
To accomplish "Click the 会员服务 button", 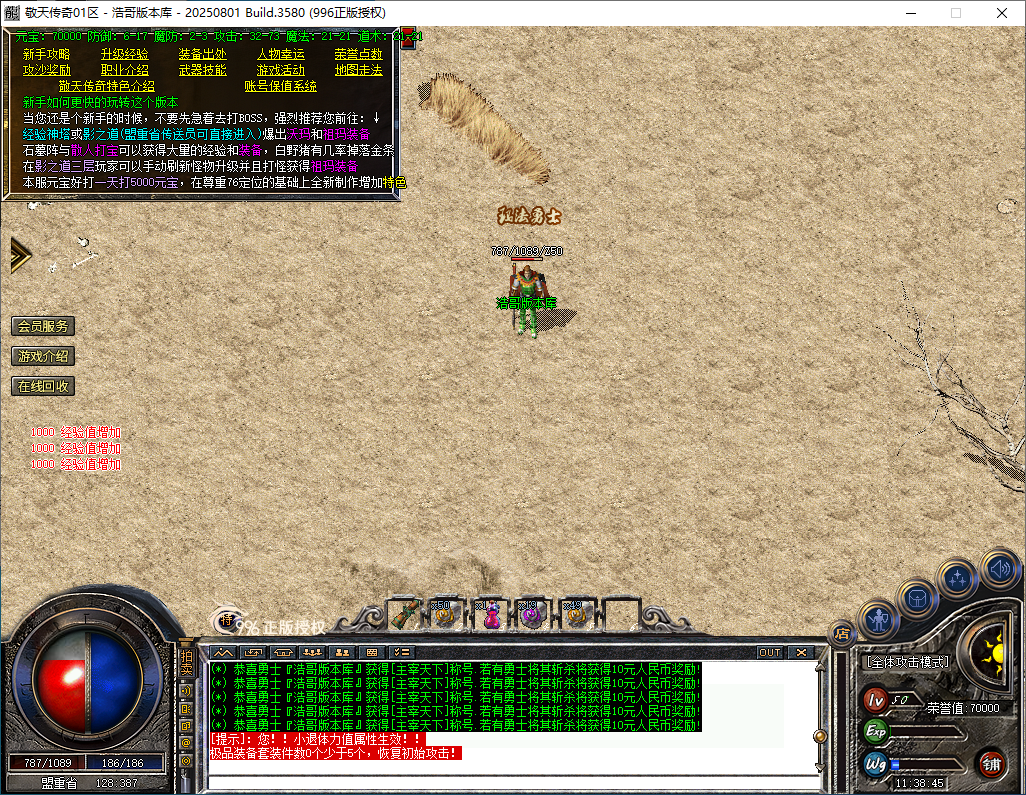I will [43, 326].
